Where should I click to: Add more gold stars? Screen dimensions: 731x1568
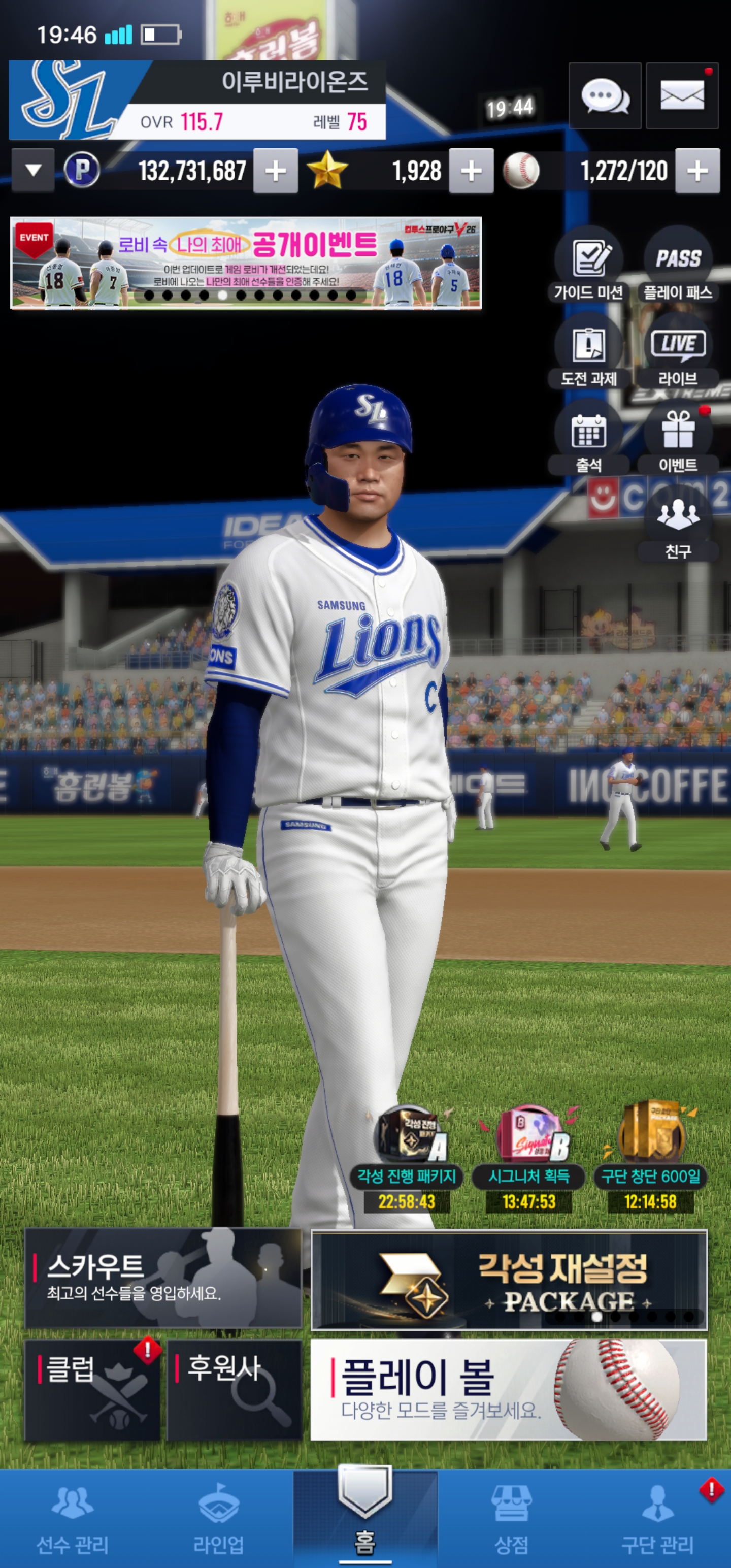[471, 171]
